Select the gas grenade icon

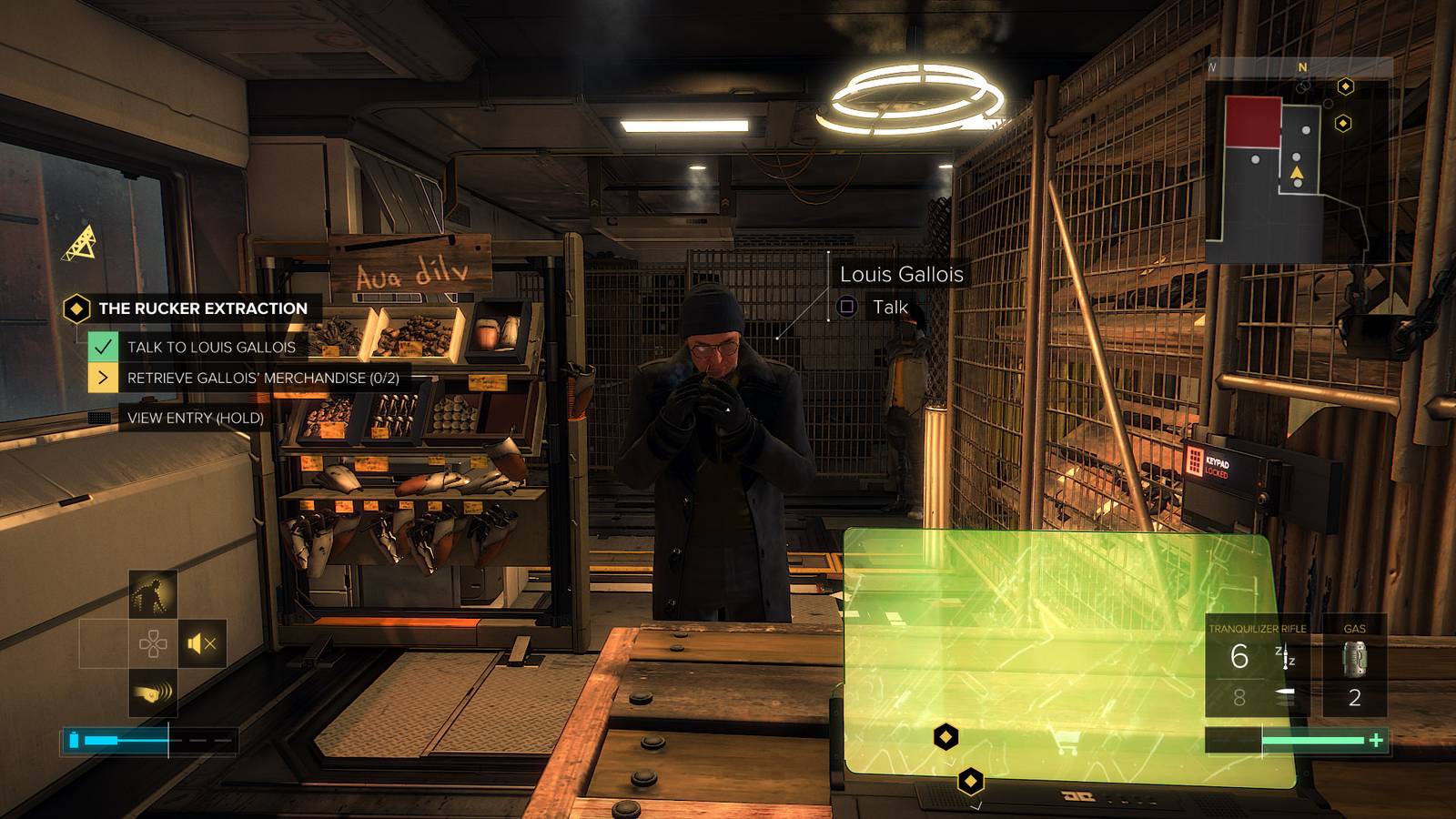tap(1355, 658)
